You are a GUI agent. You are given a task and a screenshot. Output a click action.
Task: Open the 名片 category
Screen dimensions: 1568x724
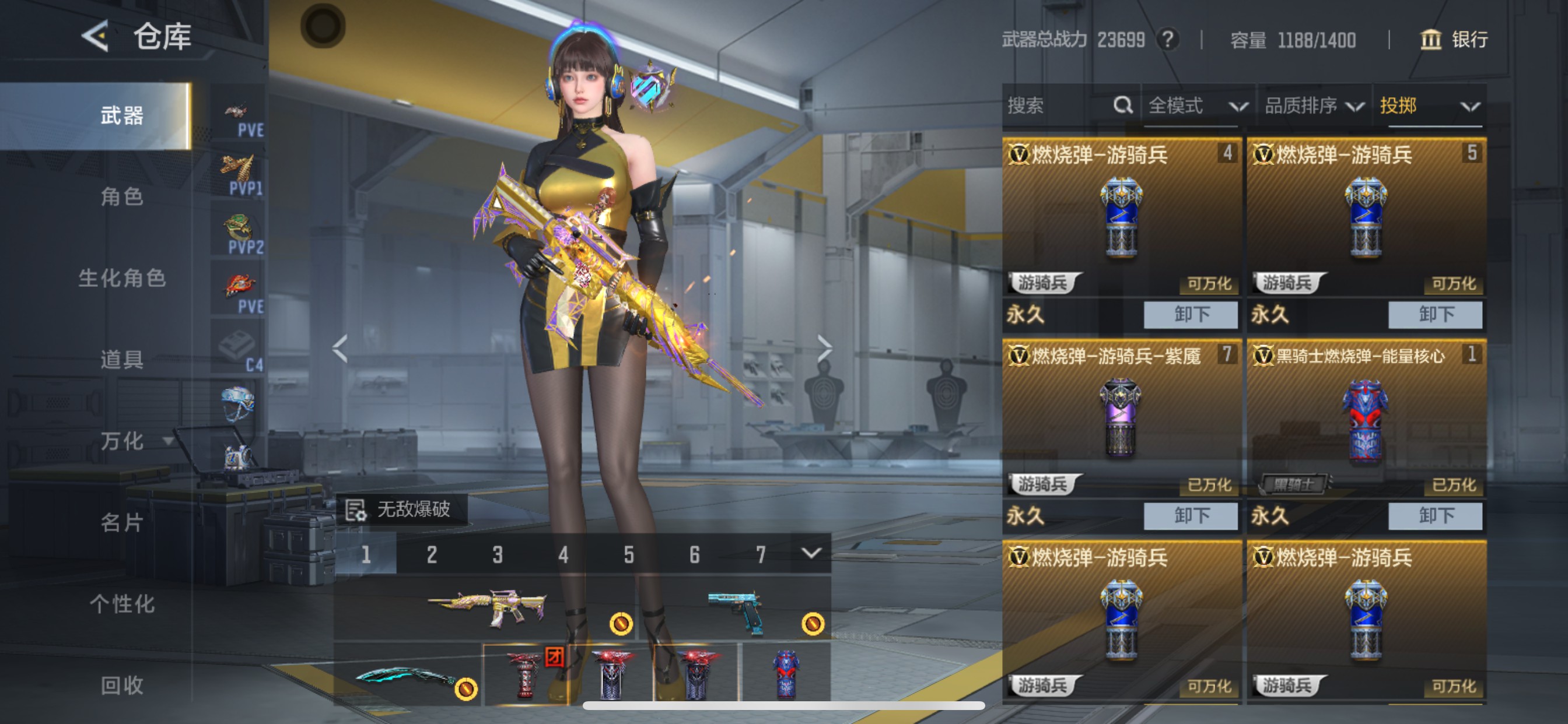(x=122, y=523)
